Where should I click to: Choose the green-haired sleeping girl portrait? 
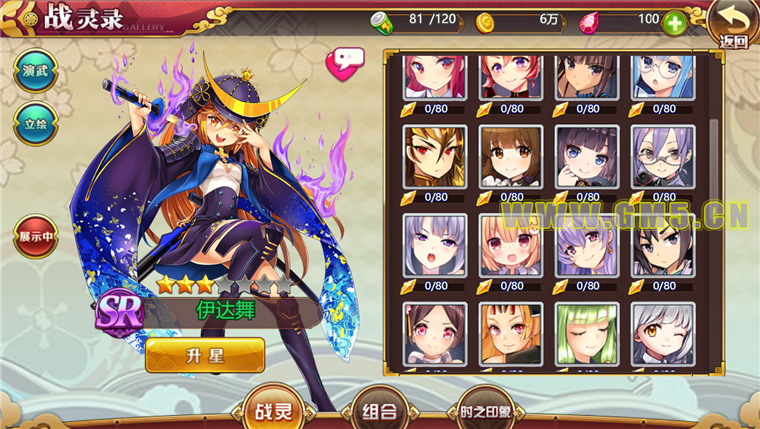[x=587, y=334]
